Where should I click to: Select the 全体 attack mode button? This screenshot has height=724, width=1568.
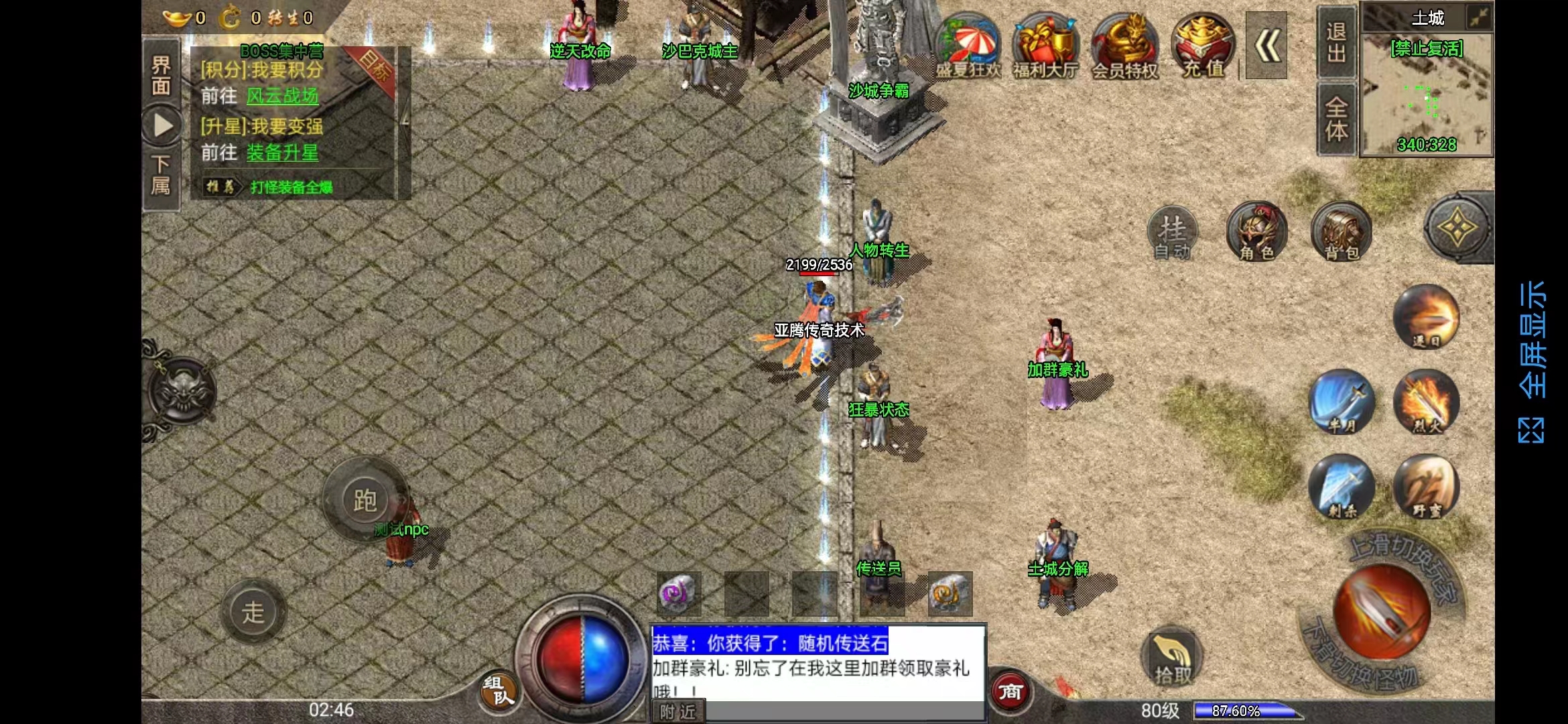(1336, 119)
